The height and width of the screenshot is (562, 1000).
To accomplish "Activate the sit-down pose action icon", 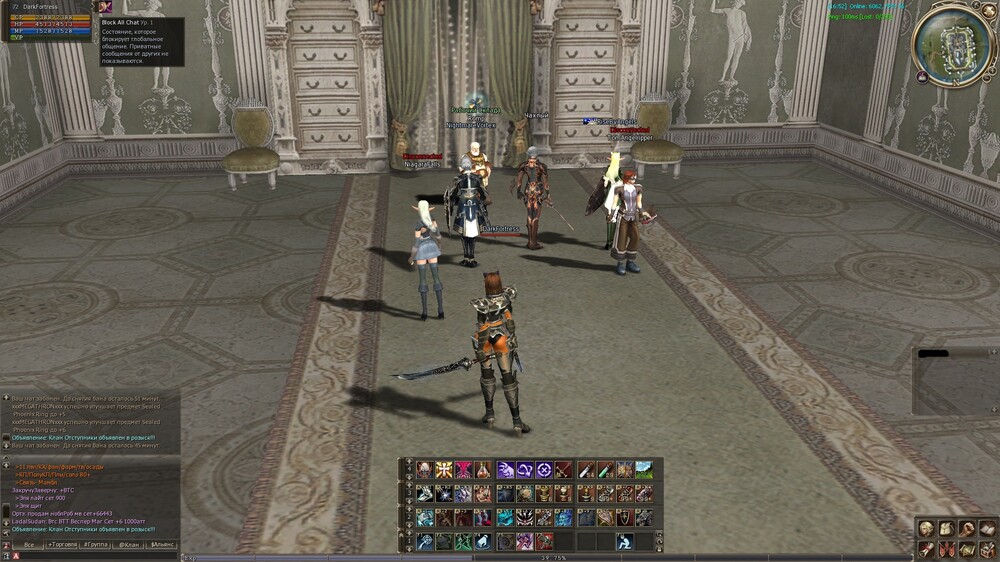I will (624, 541).
